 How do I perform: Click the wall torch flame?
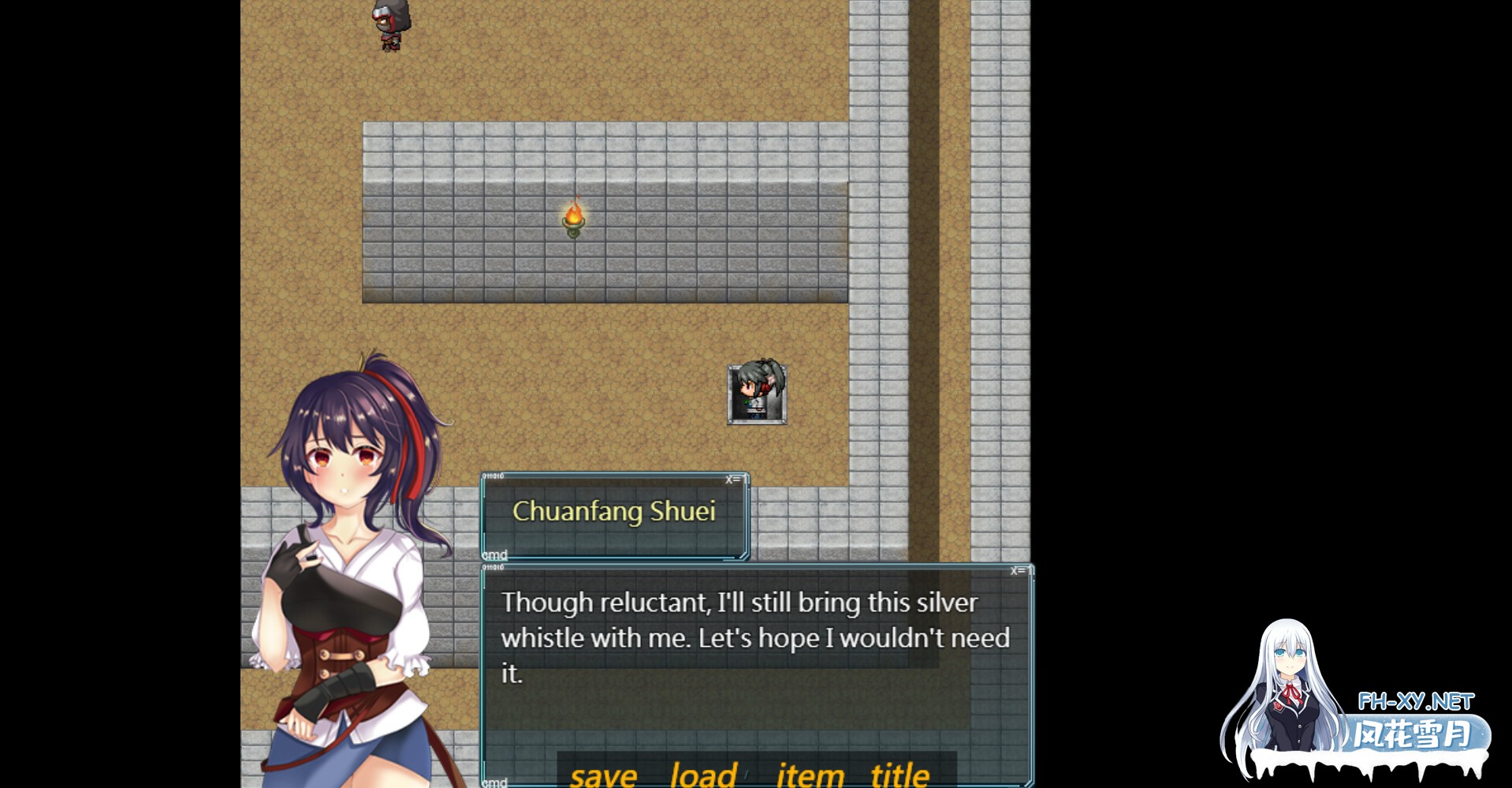(573, 215)
